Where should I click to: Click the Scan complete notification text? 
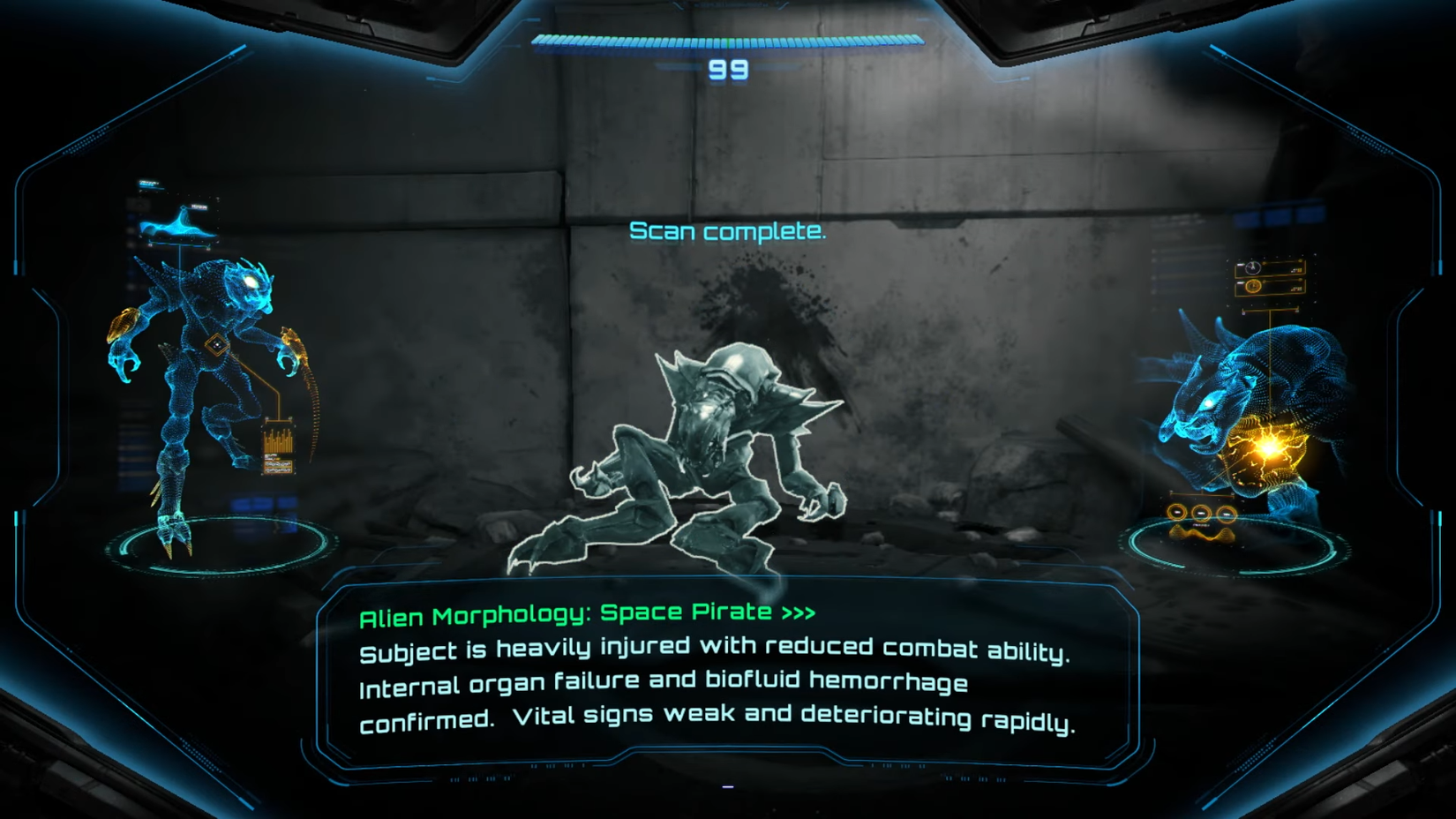tap(727, 233)
